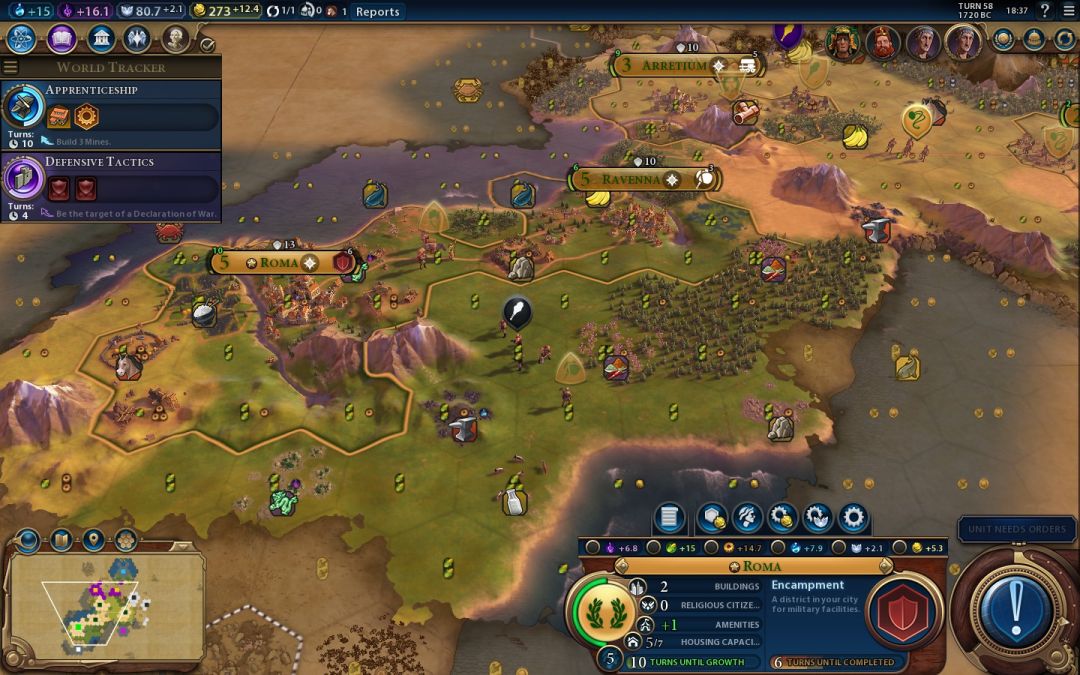Click the city details panel button
The image size is (1080, 675).
pyautogui.click(x=669, y=518)
